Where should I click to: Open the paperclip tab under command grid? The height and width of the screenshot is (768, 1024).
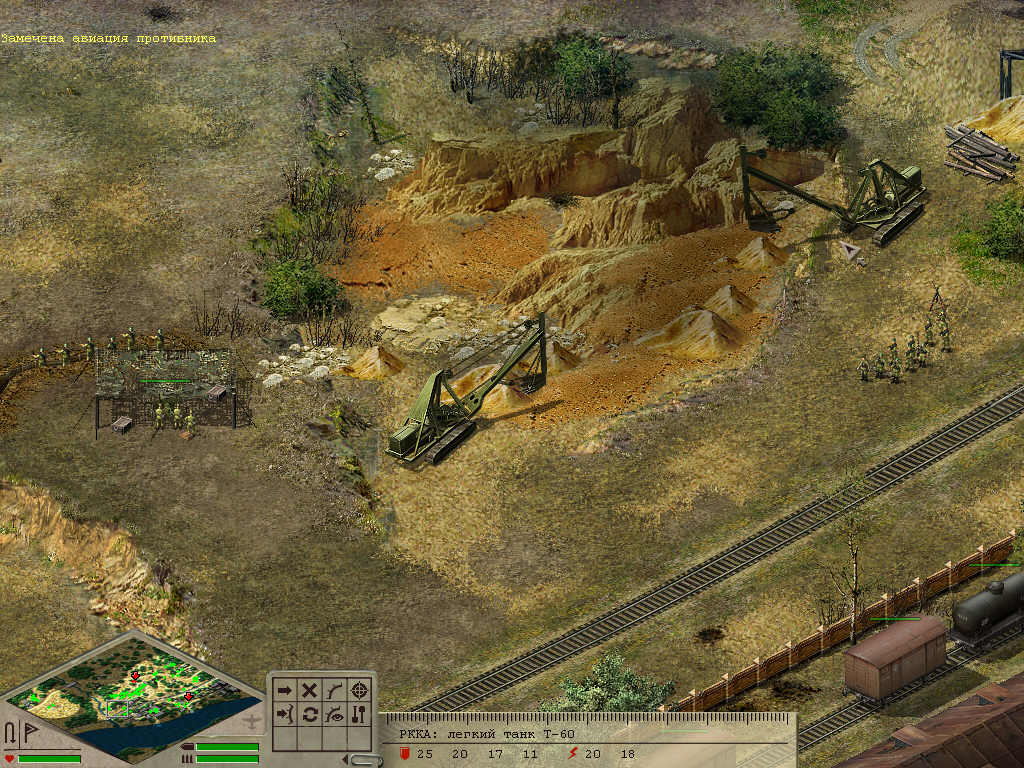[366, 759]
